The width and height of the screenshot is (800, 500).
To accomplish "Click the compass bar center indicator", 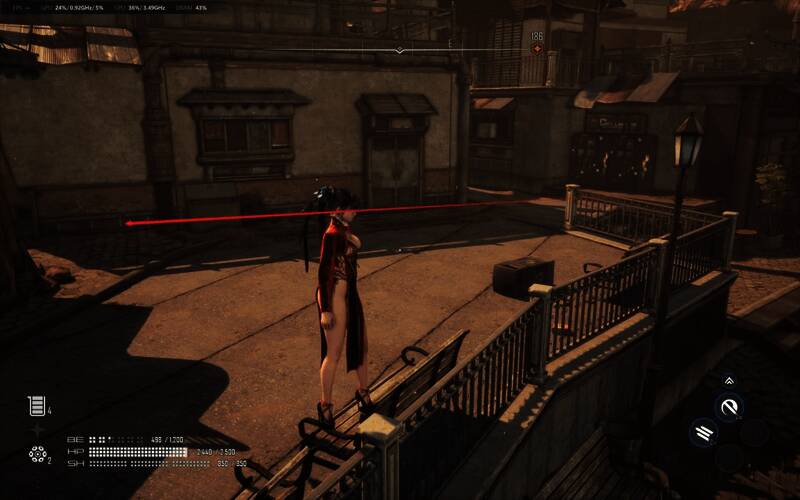I will [400, 49].
